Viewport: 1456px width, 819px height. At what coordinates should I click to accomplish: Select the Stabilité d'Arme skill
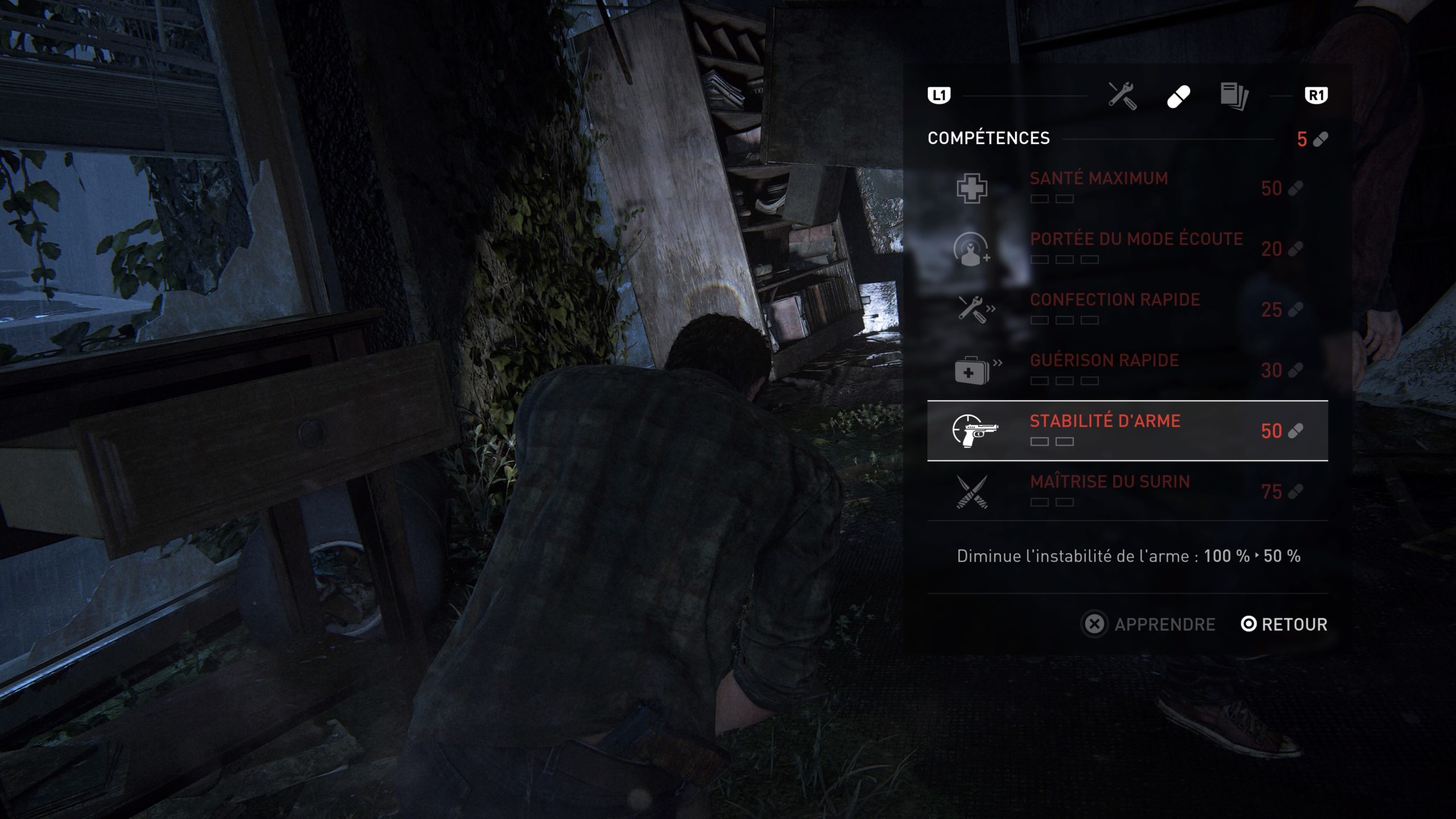click(1126, 431)
